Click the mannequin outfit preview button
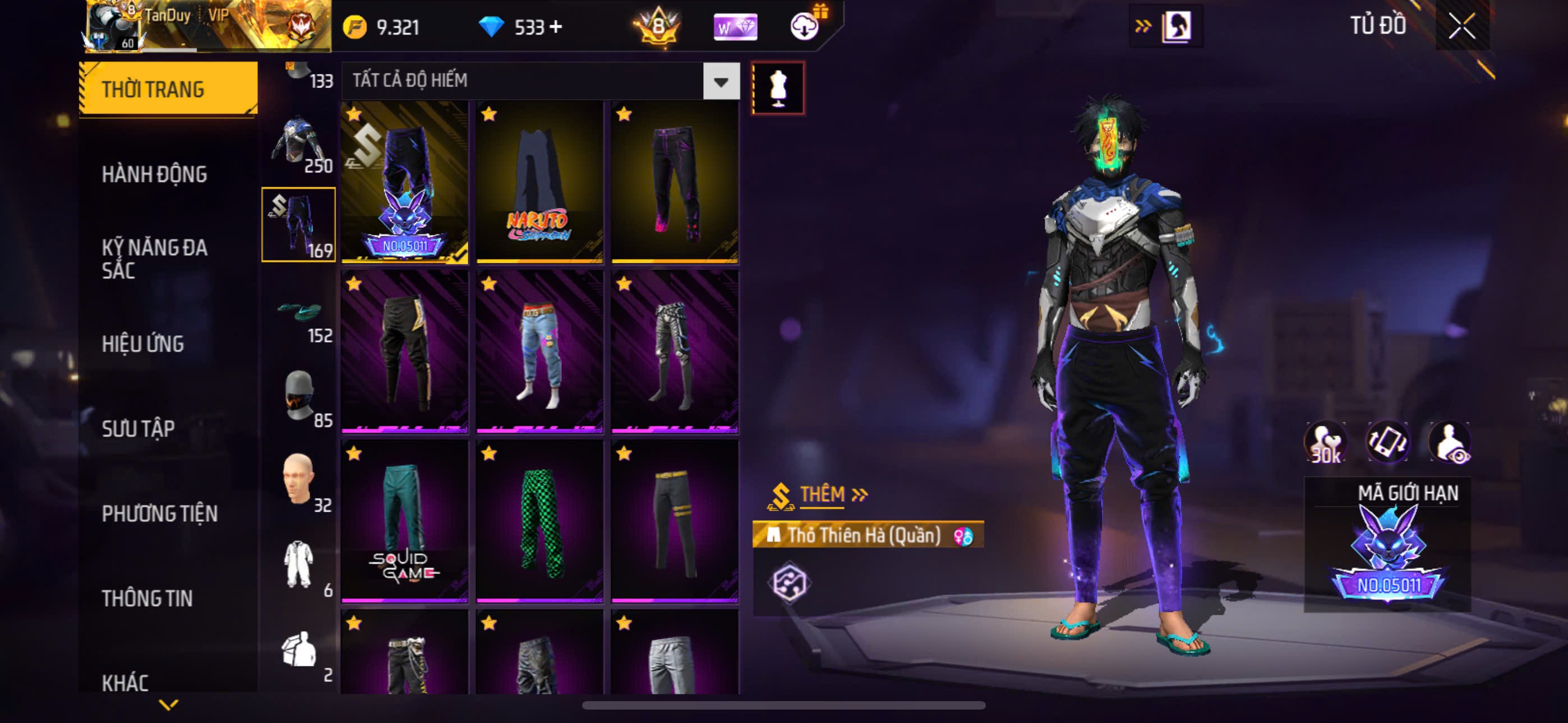The height and width of the screenshot is (723, 1568). click(778, 88)
